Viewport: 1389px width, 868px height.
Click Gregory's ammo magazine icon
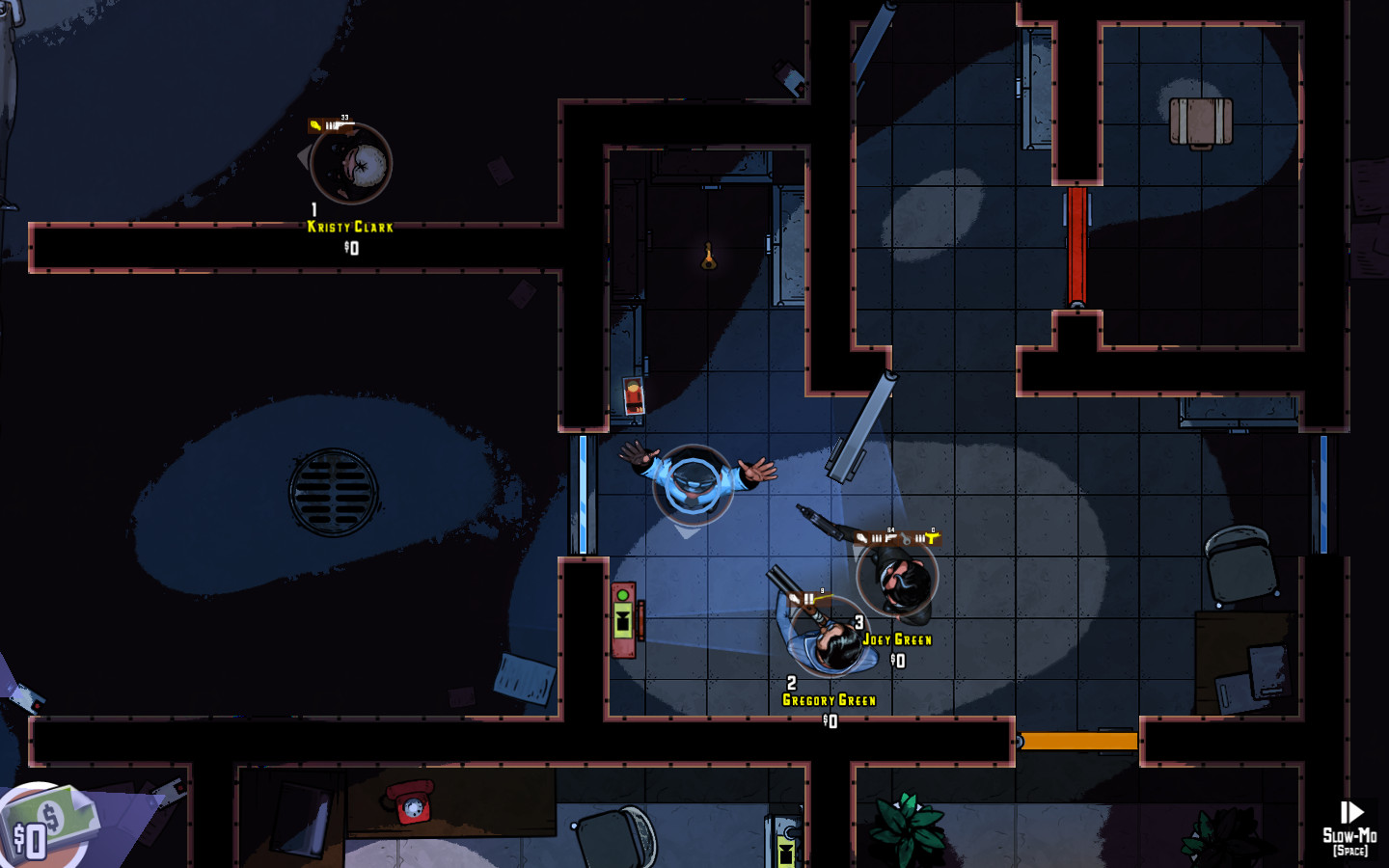pyautogui.click(x=808, y=598)
